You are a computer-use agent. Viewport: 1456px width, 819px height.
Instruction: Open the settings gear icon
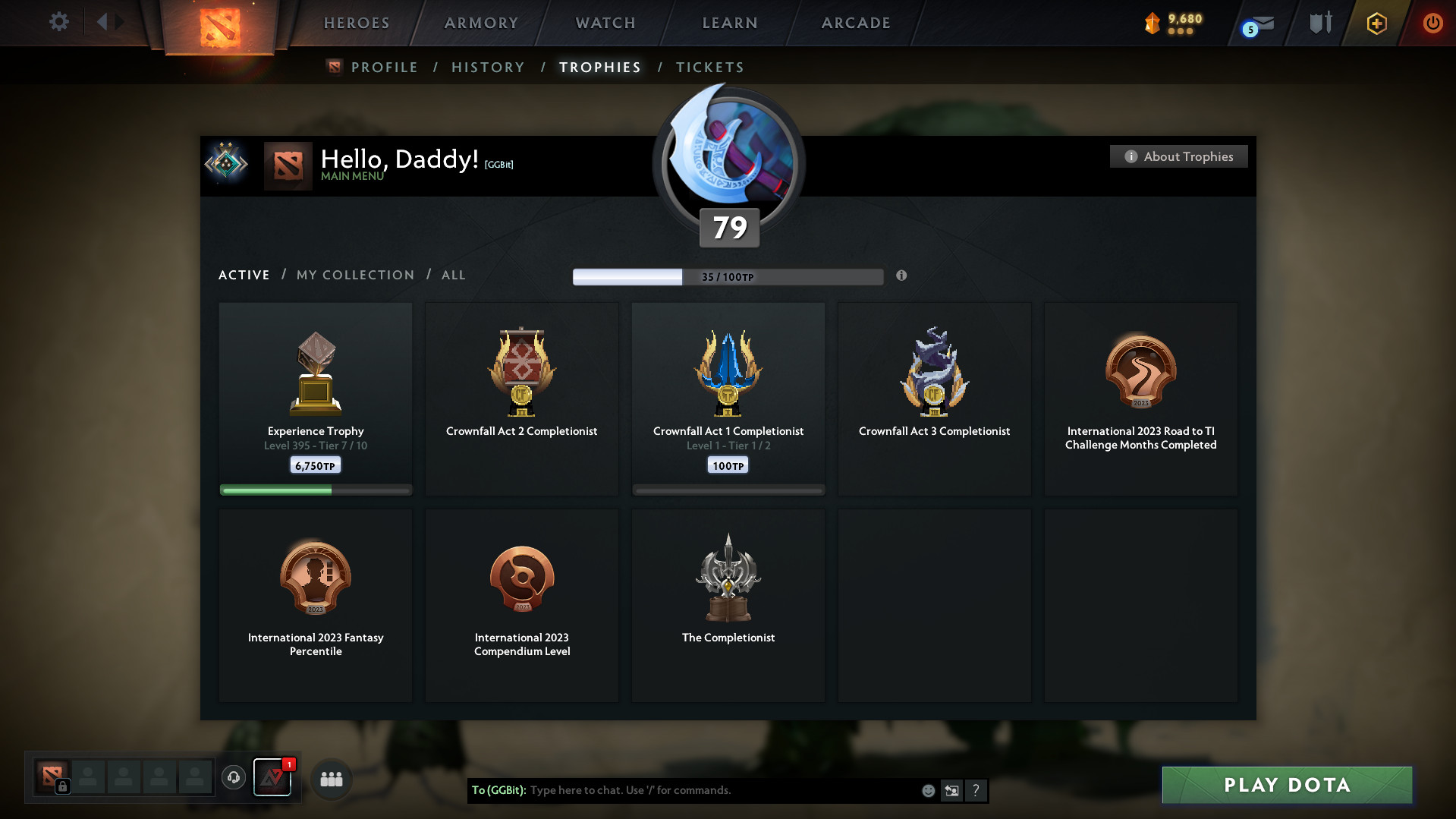[58, 22]
